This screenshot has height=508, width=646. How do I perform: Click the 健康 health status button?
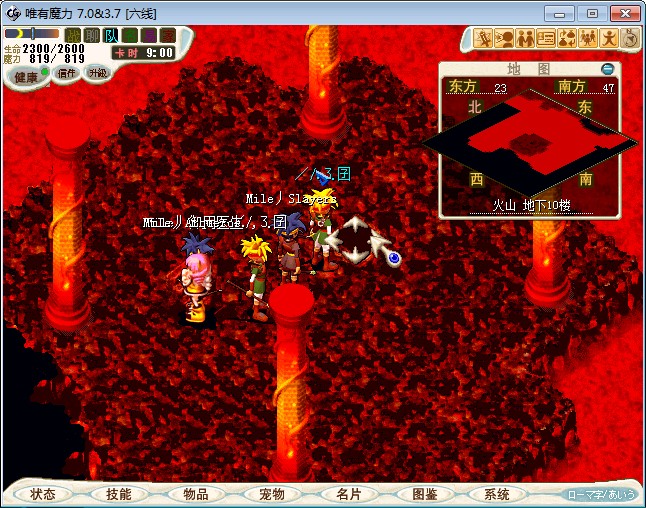pos(27,77)
